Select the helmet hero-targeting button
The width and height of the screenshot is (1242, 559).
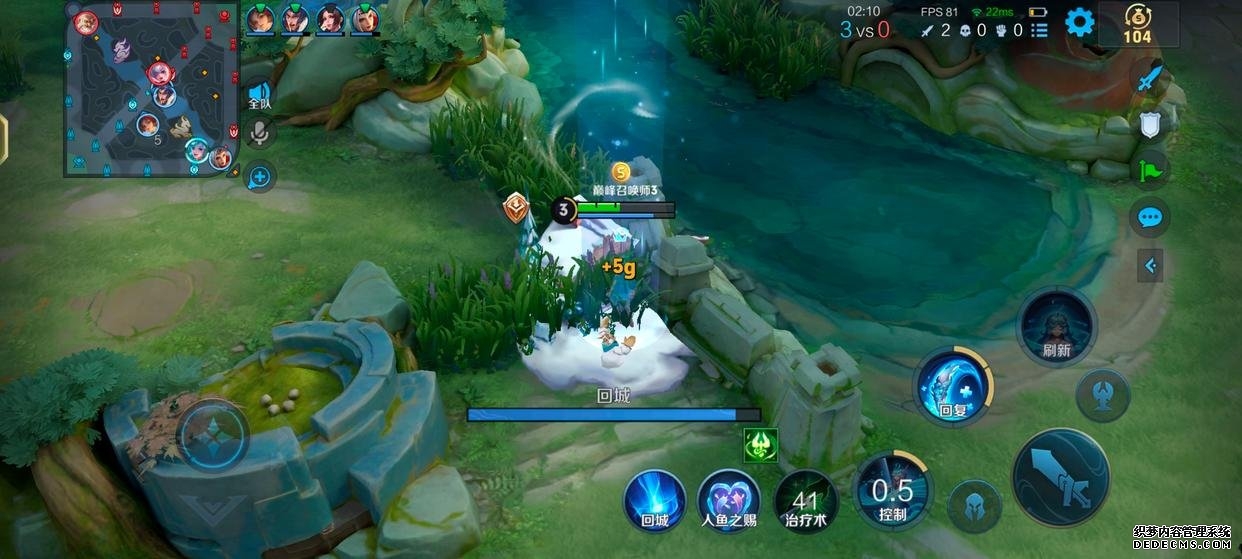(x=975, y=506)
